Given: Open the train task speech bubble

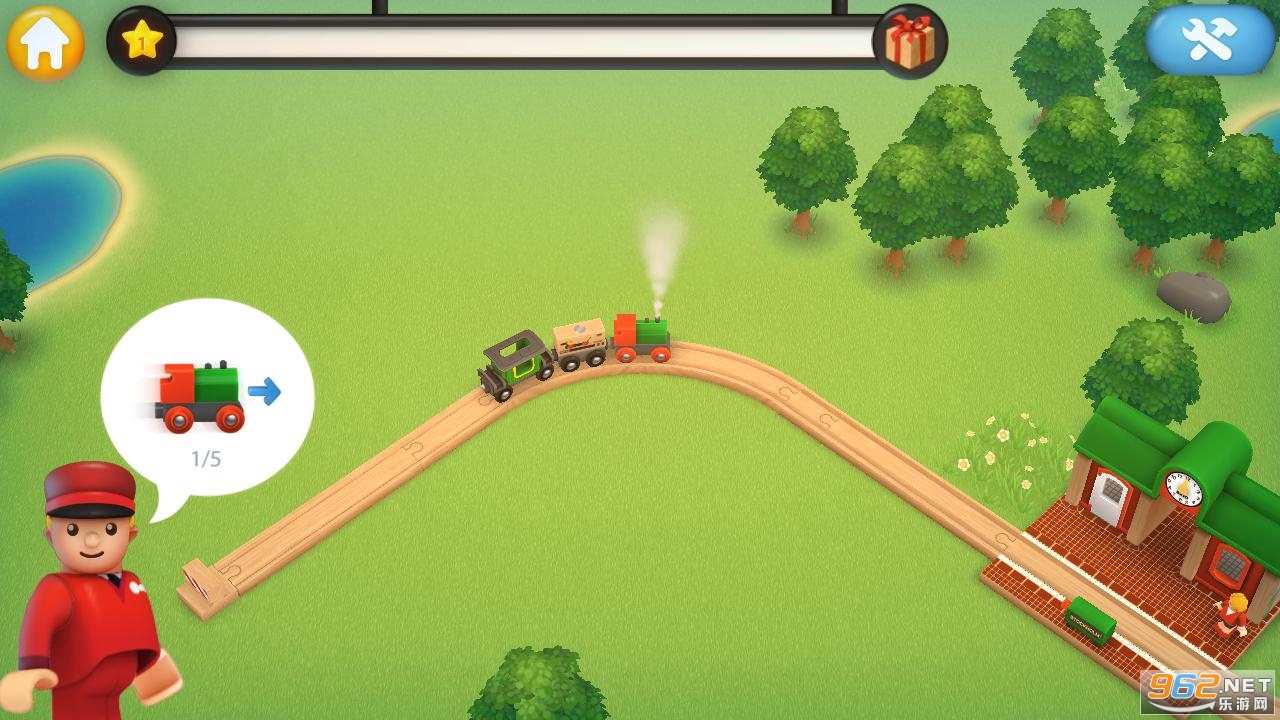Looking at the screenshot, I should 207,400.
